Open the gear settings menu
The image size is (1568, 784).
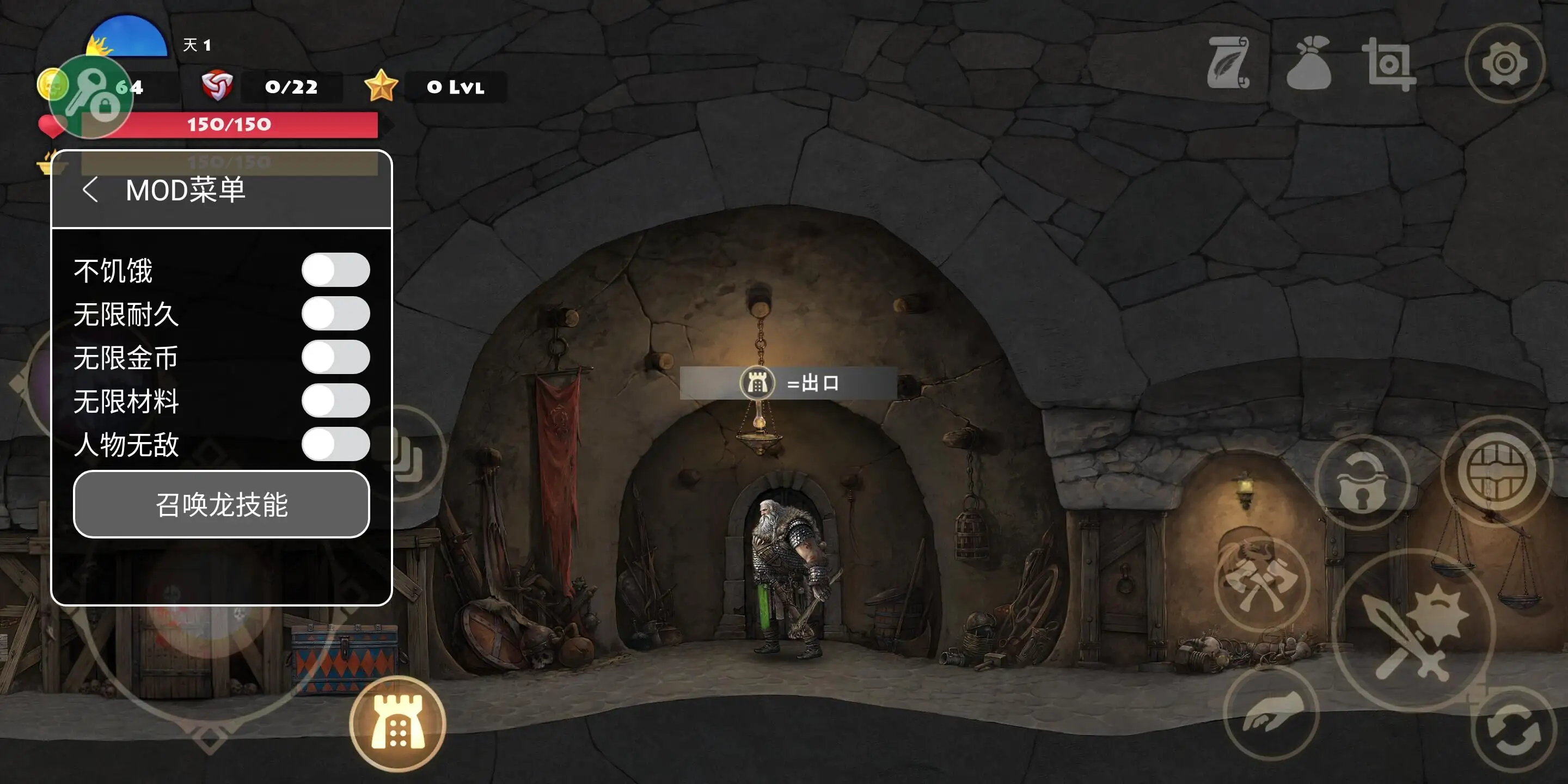(x=1504, y=63)
